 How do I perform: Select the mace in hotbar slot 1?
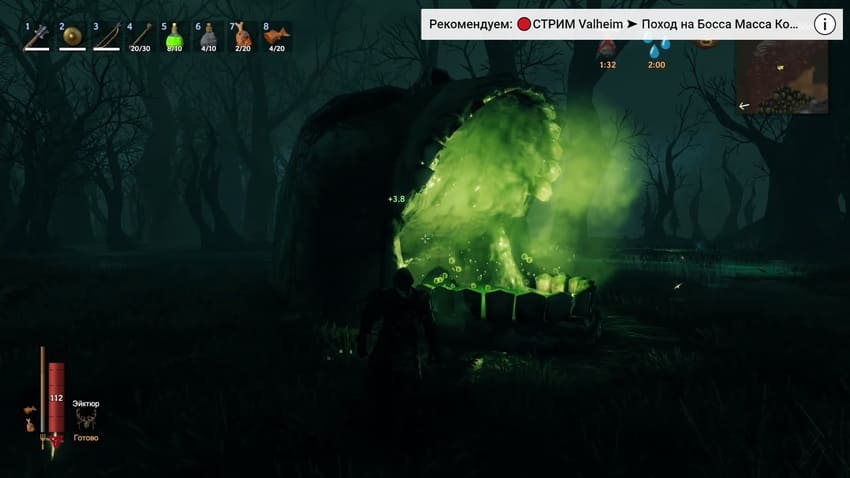click(37, 37)
